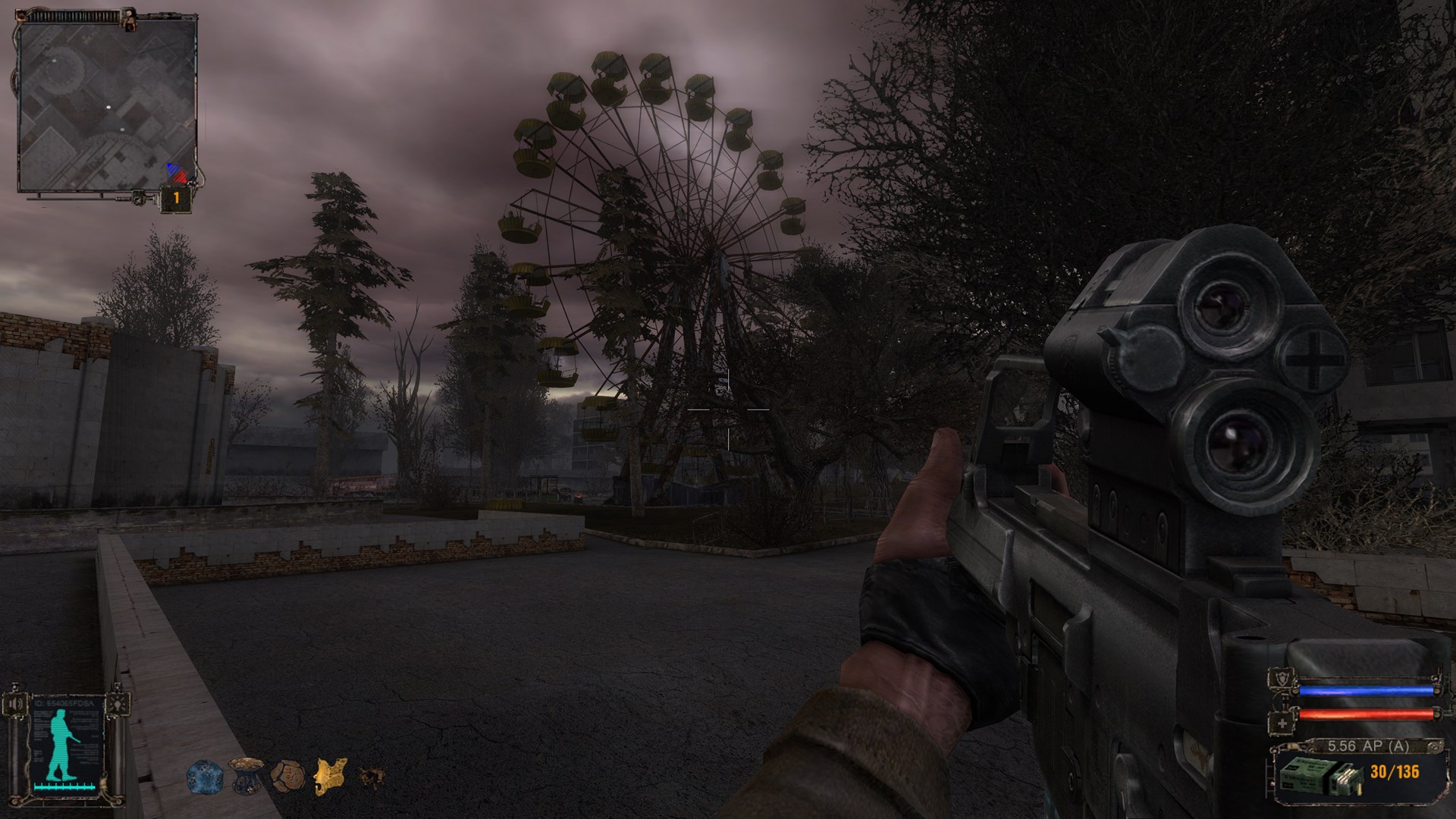Select the round Stone Blood artifact icon
This screenshot has width=1456, height=819.
[287, 777]
